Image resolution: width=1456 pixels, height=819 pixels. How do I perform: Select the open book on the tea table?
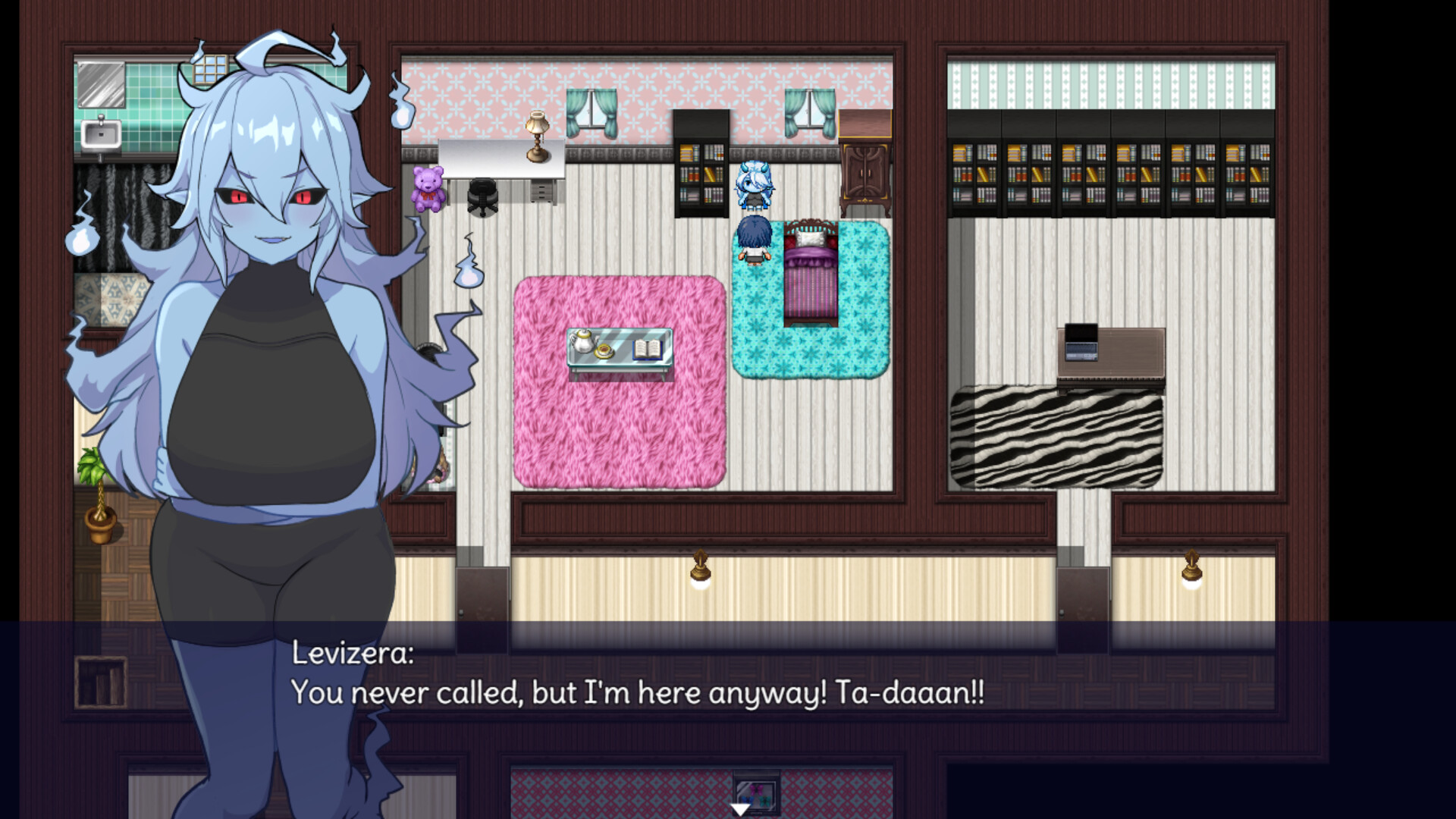(x=645, y=349)
